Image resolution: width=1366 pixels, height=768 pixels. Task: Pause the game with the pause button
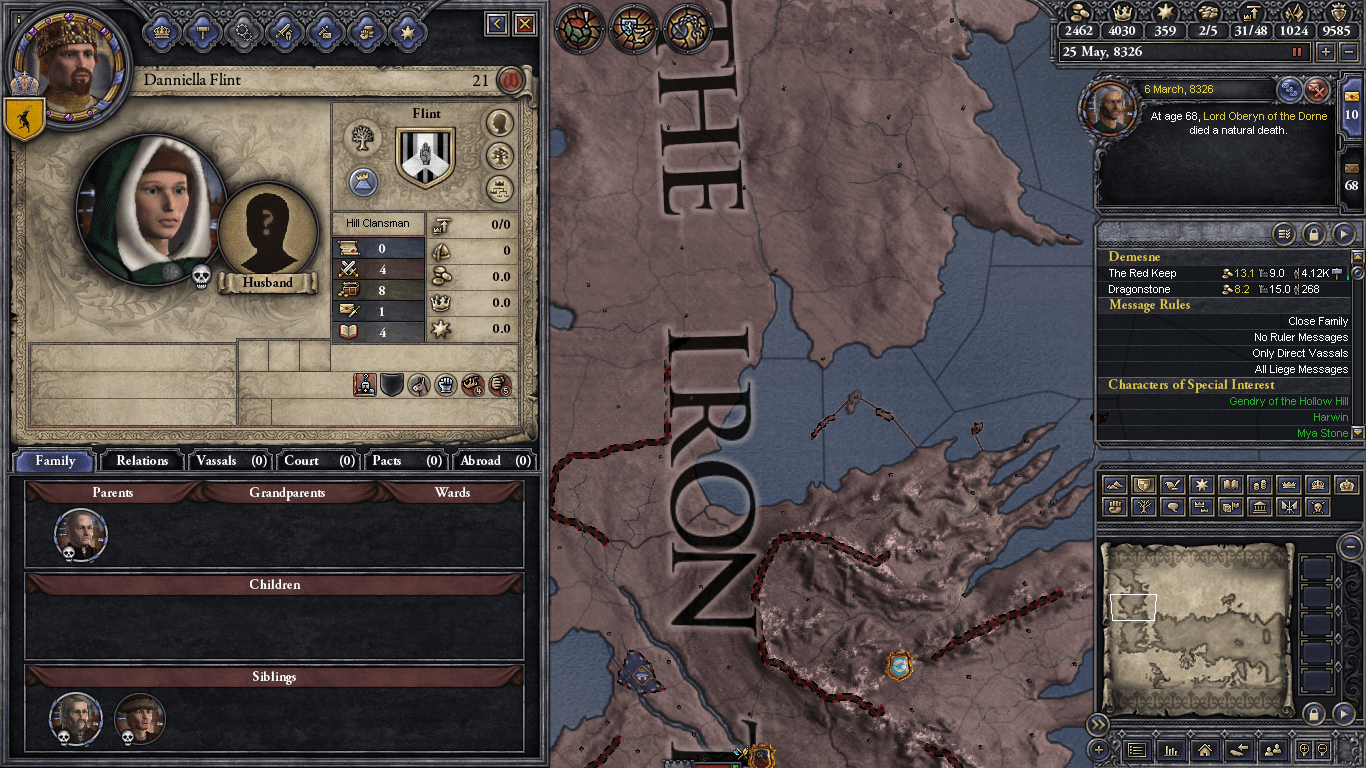click(1298, 51)
